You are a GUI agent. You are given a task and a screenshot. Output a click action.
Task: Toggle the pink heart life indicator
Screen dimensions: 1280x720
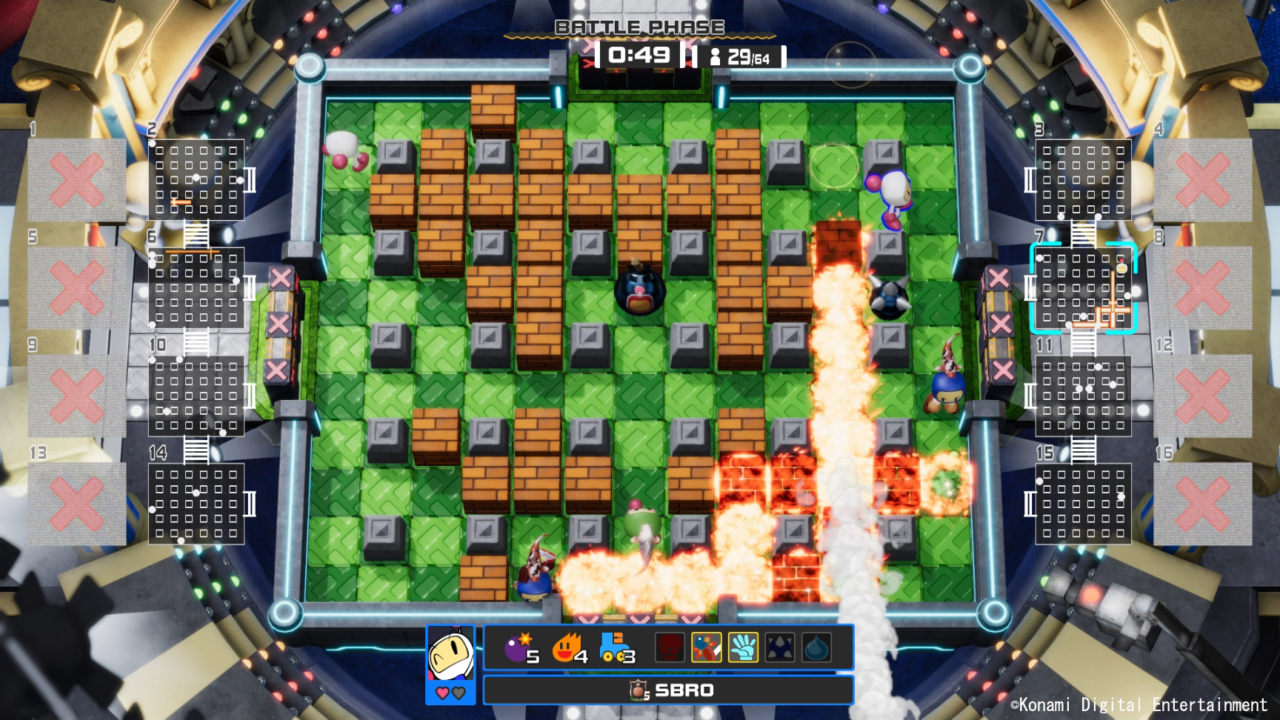(x=441, y=690)
